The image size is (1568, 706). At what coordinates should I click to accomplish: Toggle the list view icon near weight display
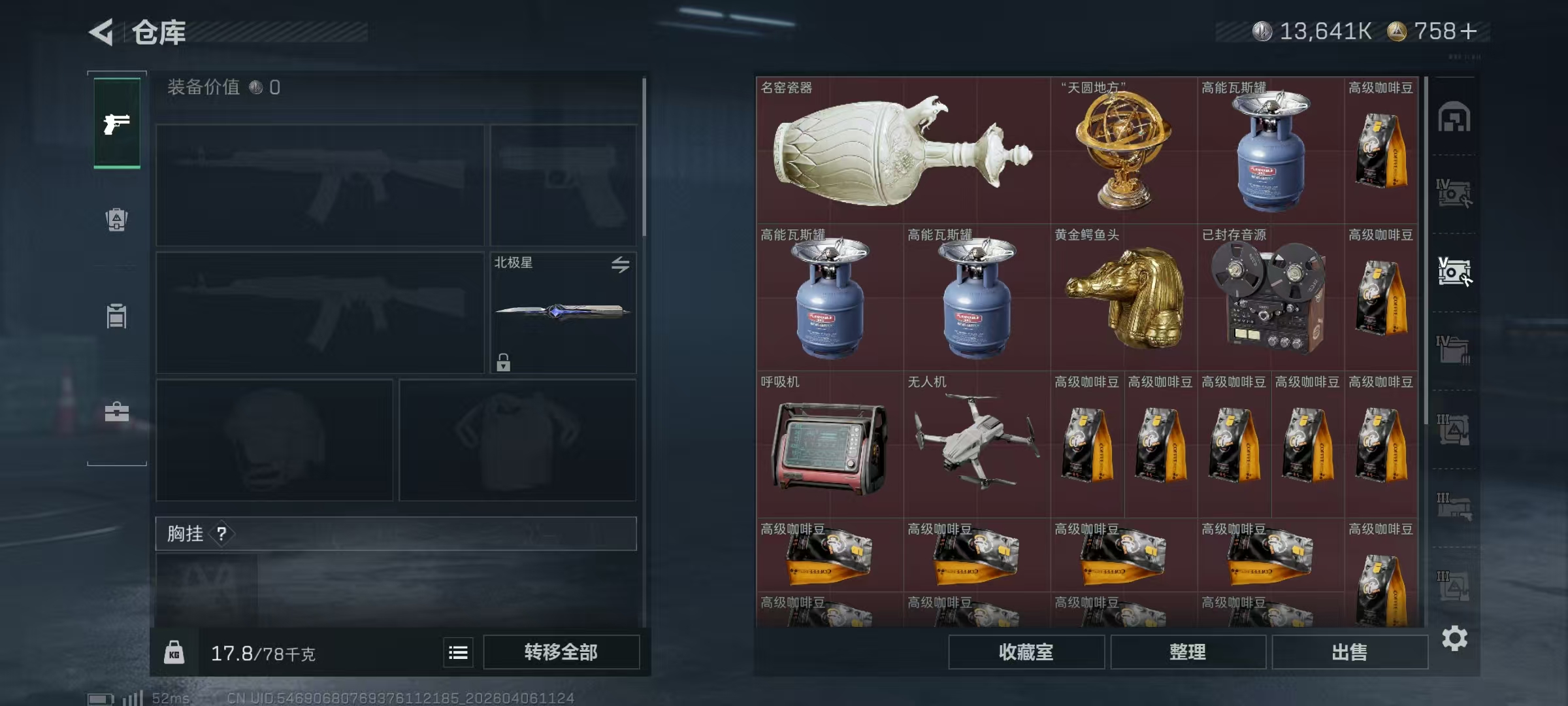[459, 652]
